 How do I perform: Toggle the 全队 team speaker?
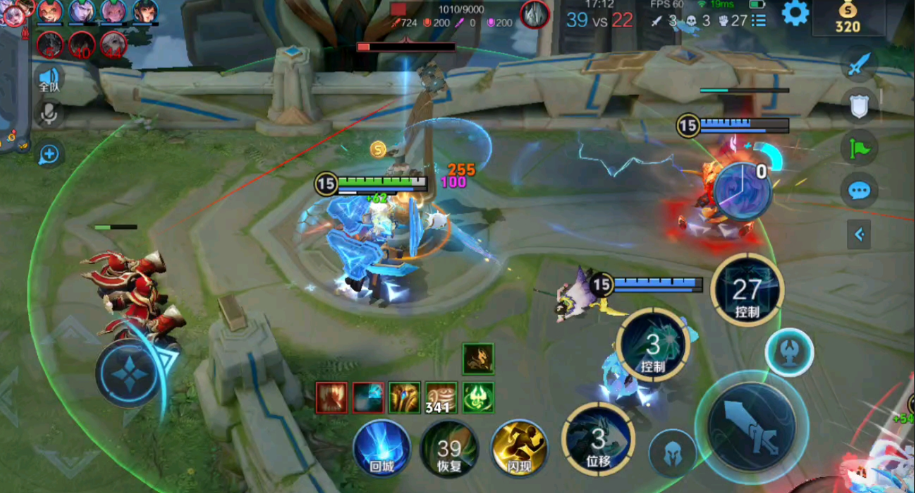click(48, 79)
